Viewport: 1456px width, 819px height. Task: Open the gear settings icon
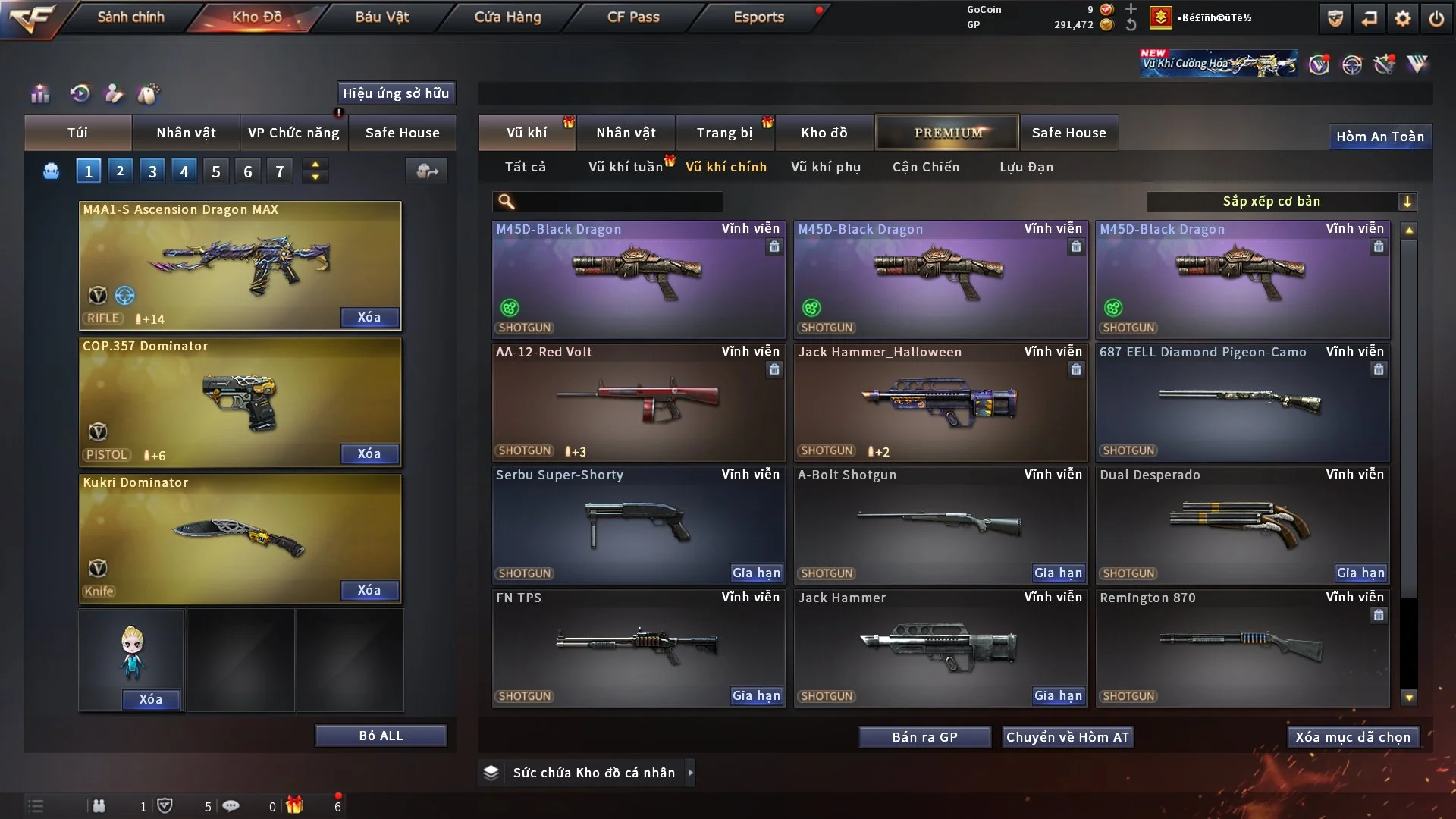[x=1402, y=18]
